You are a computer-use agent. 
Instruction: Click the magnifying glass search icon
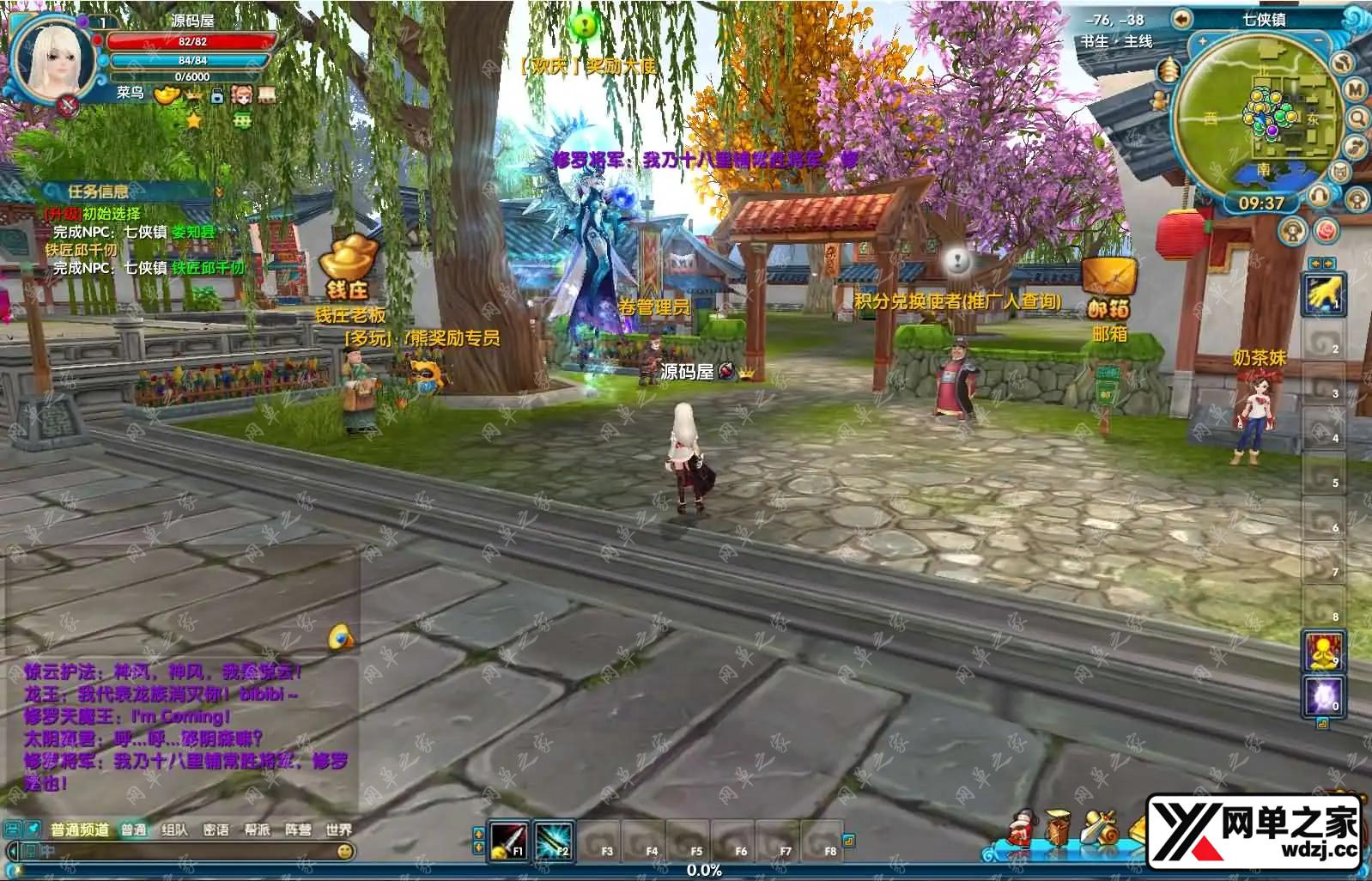pyautogui.click(x=1357, y=118)
